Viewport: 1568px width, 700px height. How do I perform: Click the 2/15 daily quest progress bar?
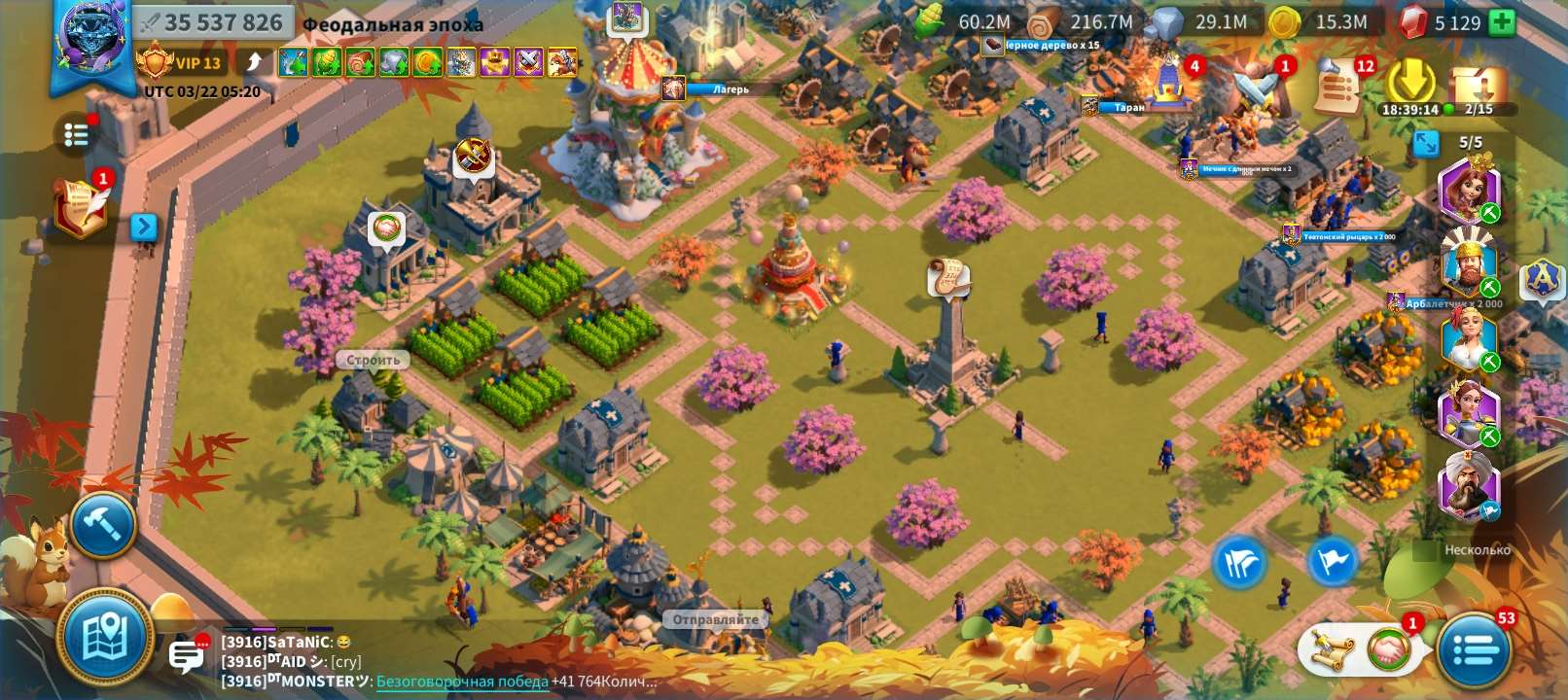(x=1477, y=109)
